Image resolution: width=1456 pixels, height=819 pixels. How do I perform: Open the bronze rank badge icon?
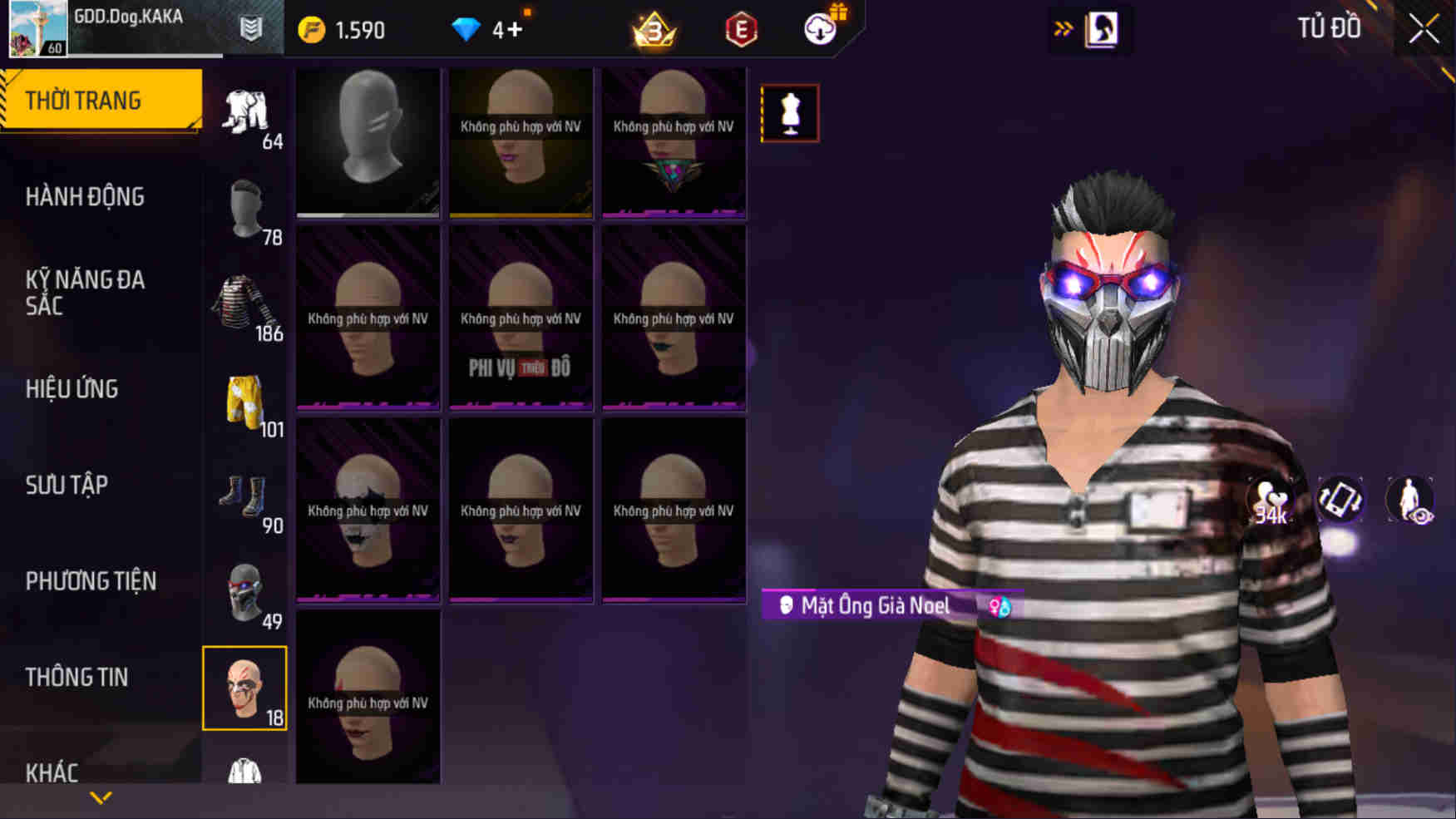(x=656, y=28)
